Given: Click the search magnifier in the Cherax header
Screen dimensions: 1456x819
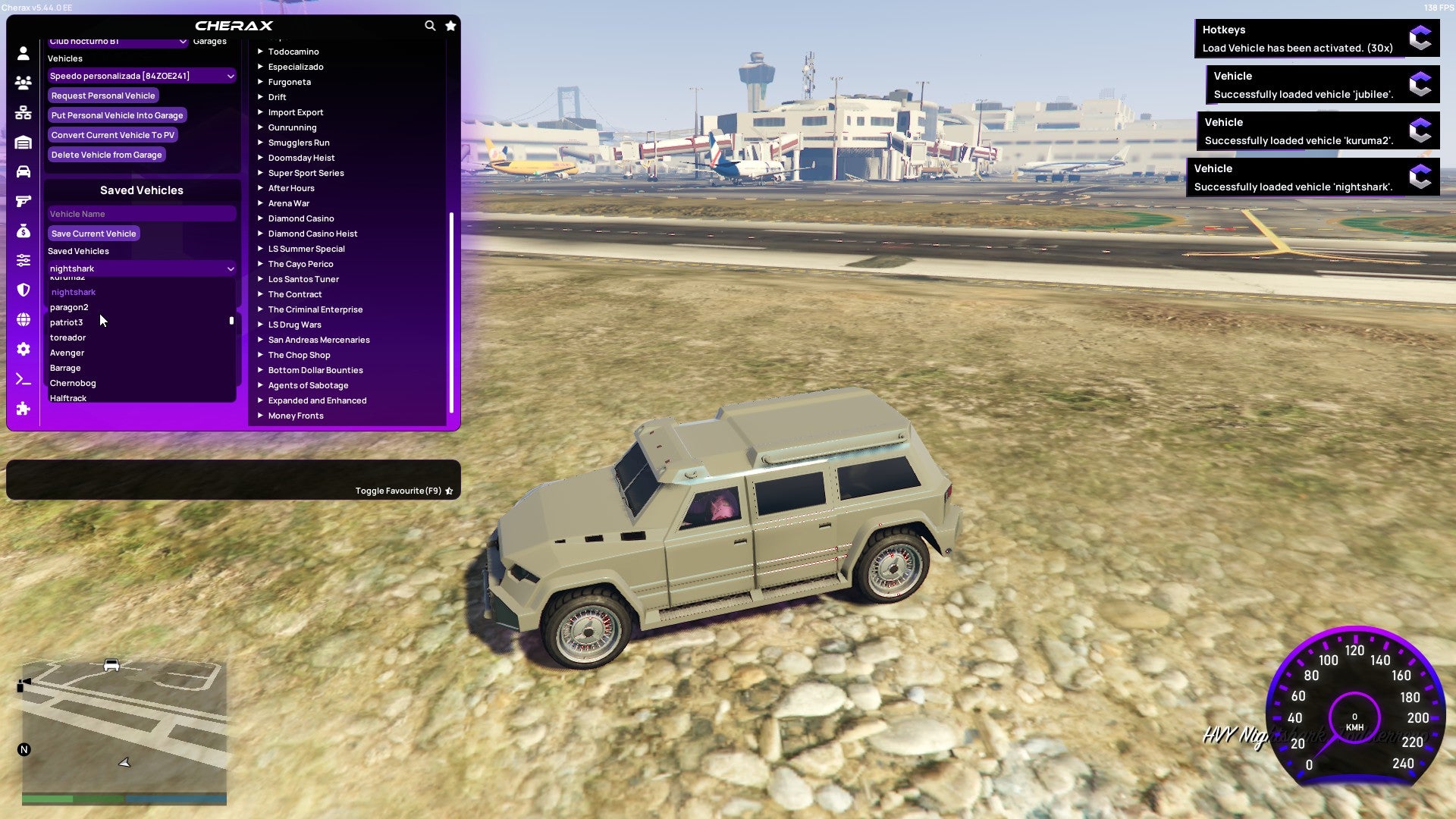Looking at the screenshot, I should pyautogui.click(x=430, y=25).
